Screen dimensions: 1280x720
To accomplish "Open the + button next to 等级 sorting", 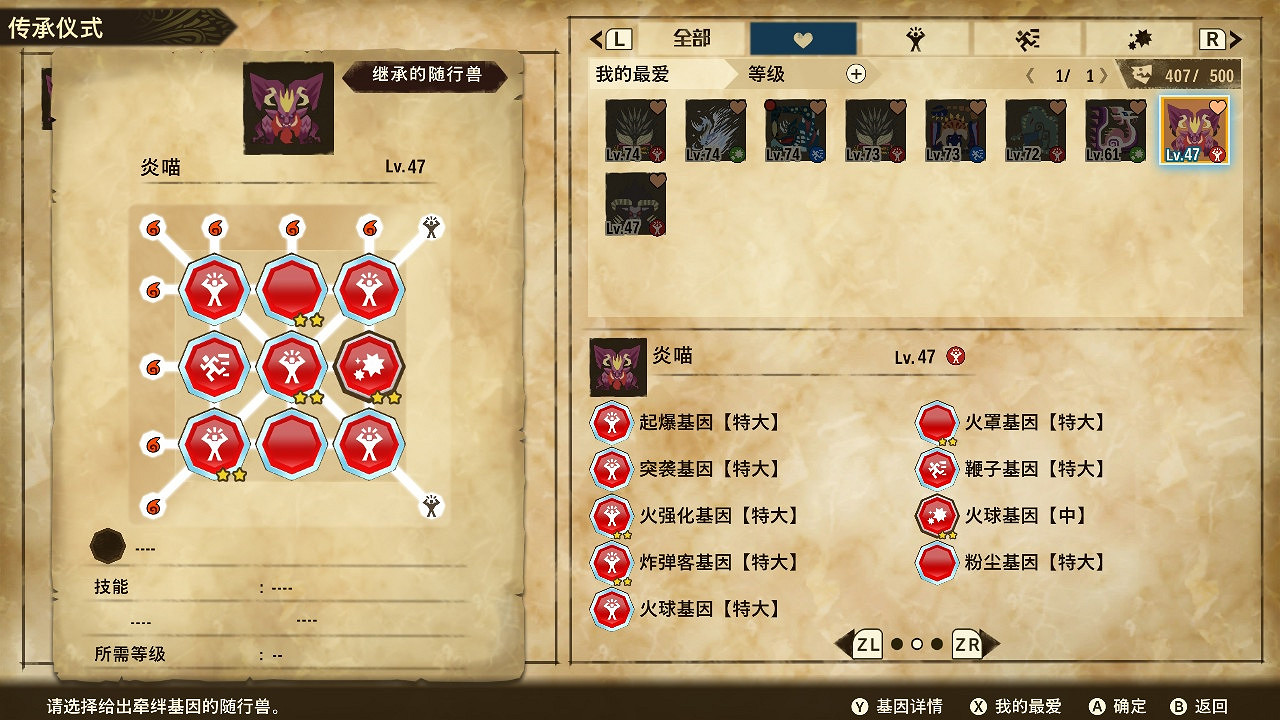I will (x=855, y=75).
